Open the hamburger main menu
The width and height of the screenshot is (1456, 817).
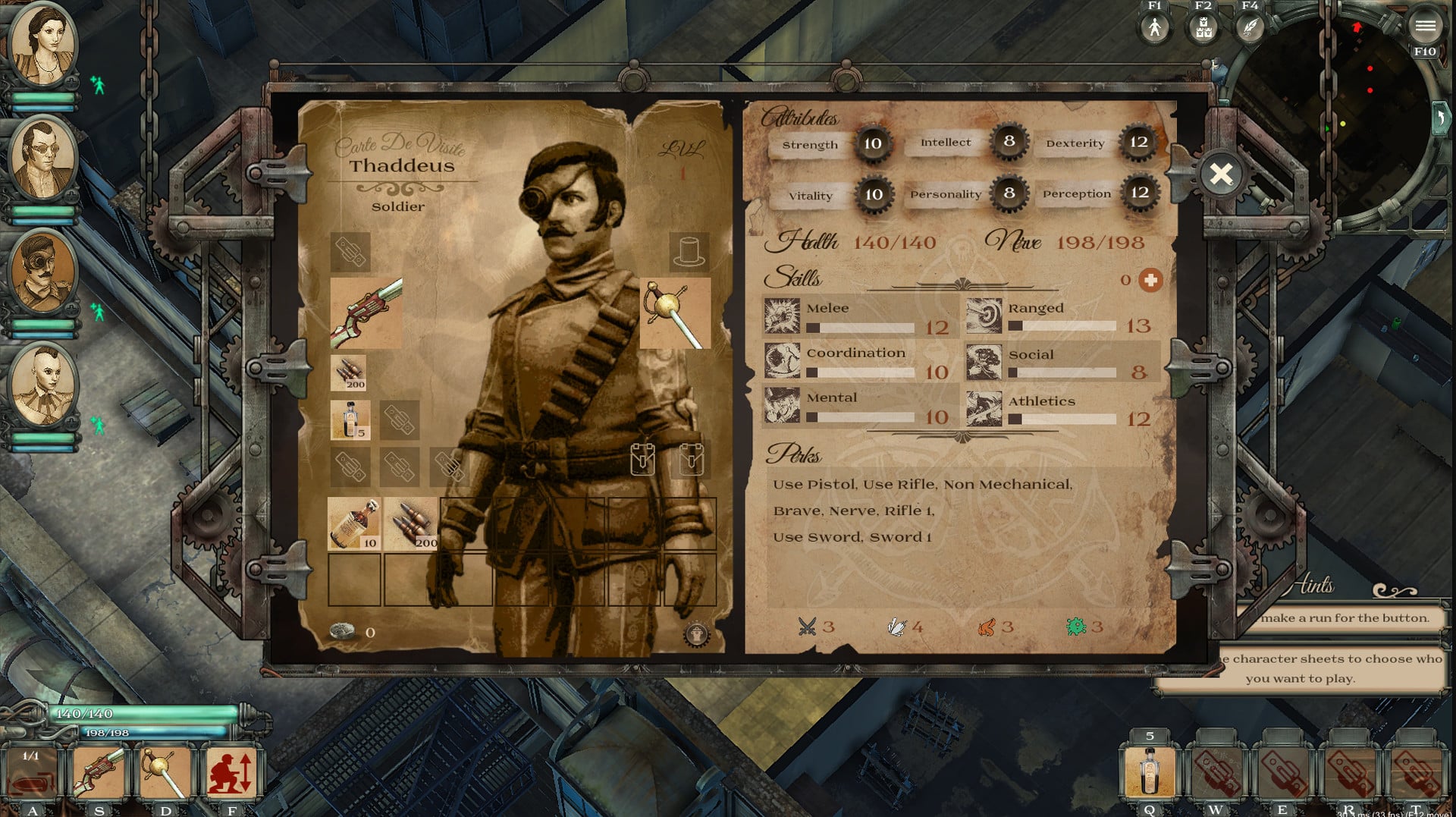point(1425,27)
